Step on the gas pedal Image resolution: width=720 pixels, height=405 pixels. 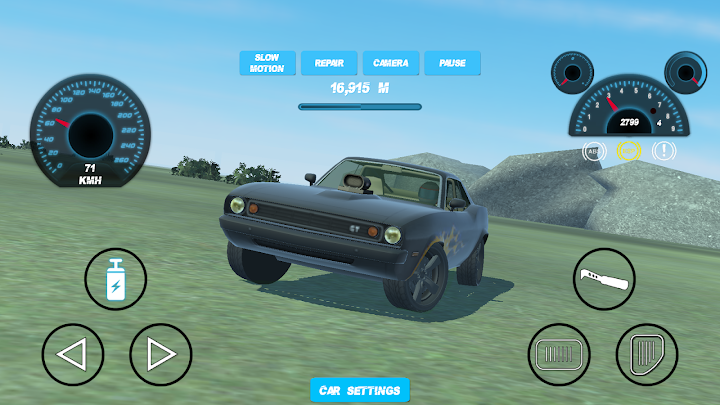pos(647,355)
